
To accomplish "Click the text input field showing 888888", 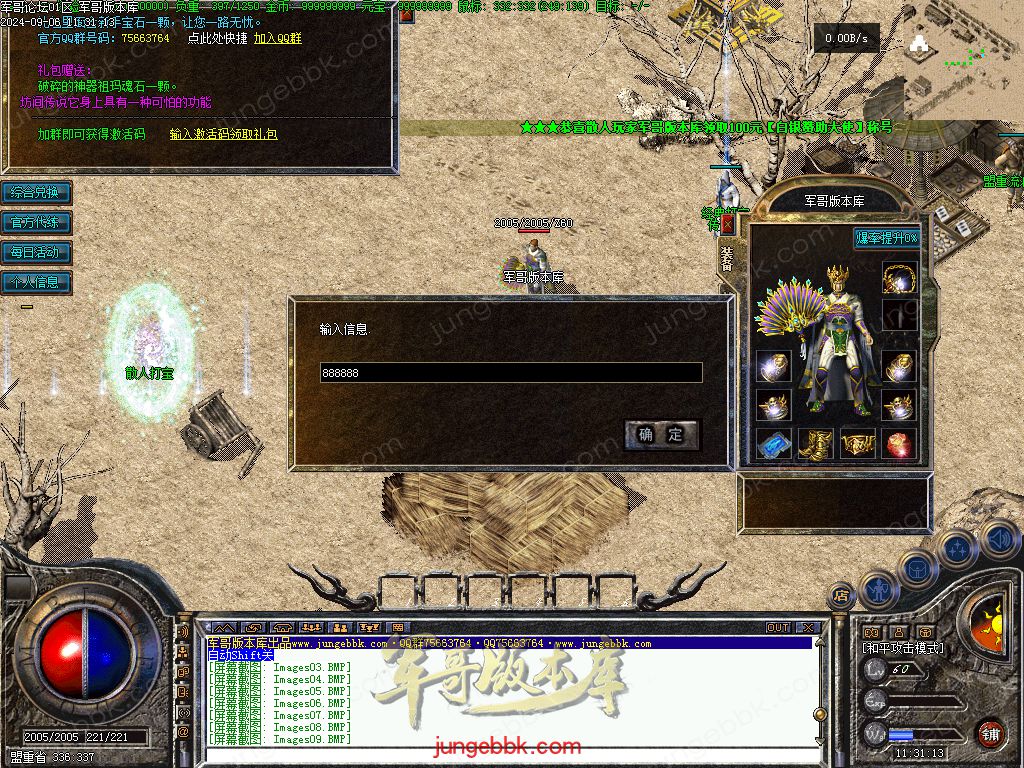I will point(510,373).
